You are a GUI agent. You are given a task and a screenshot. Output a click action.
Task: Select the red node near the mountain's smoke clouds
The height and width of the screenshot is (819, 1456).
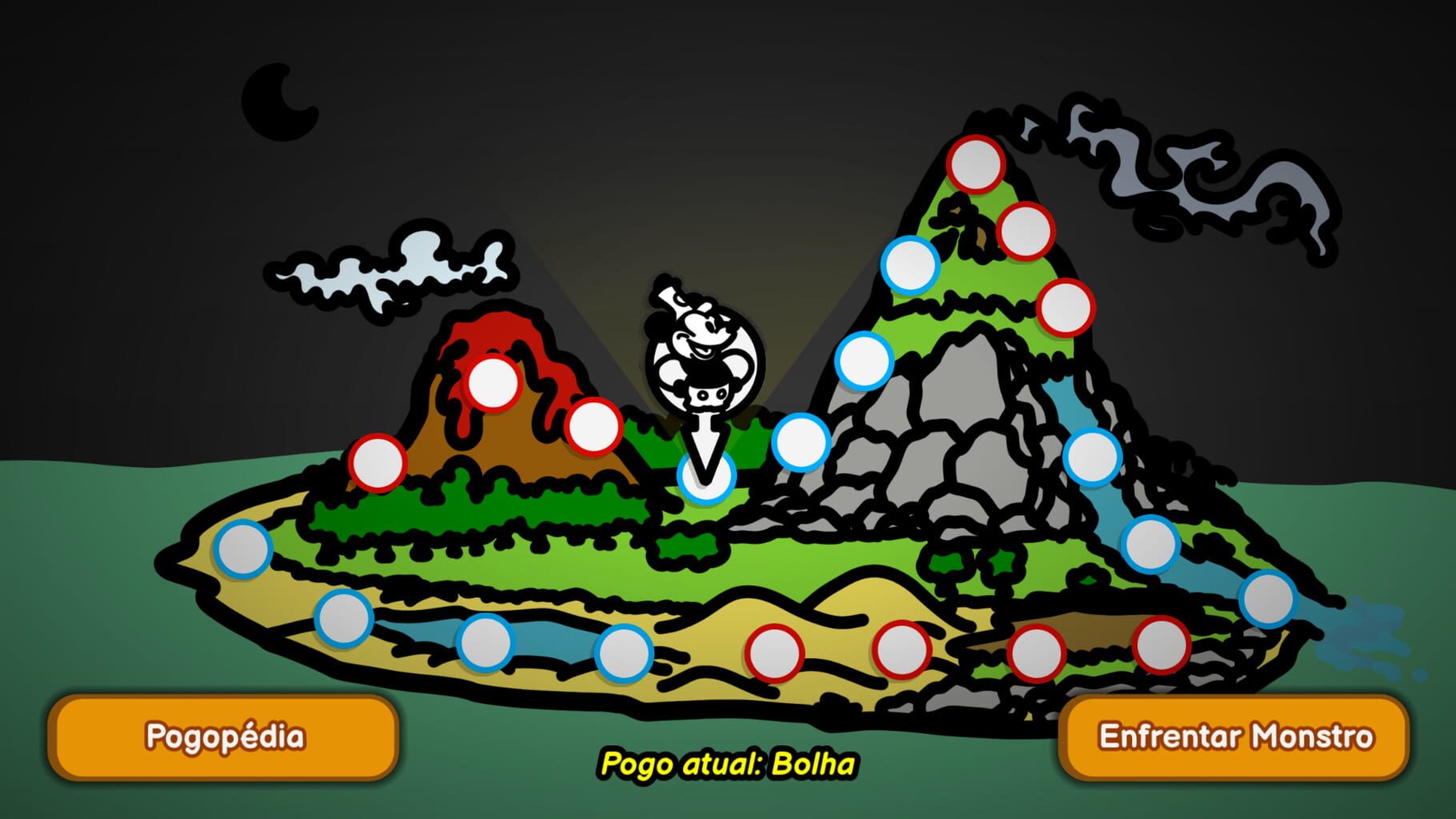[1028, 232]
